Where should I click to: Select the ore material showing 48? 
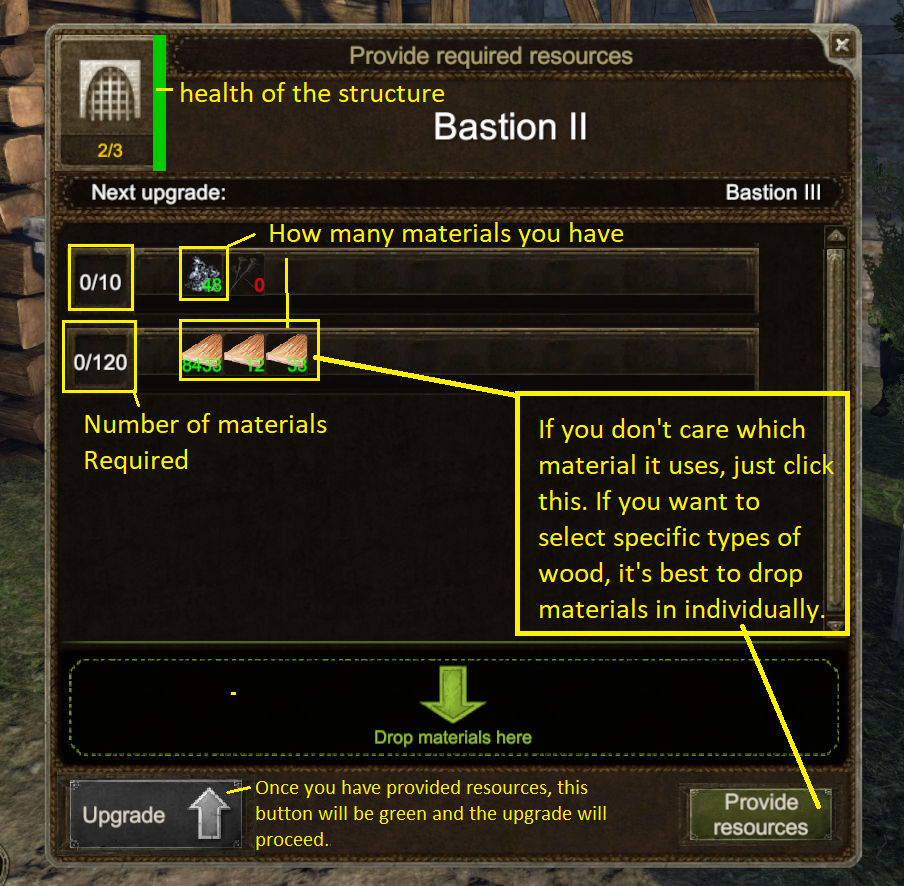click(x=203, y=274)
